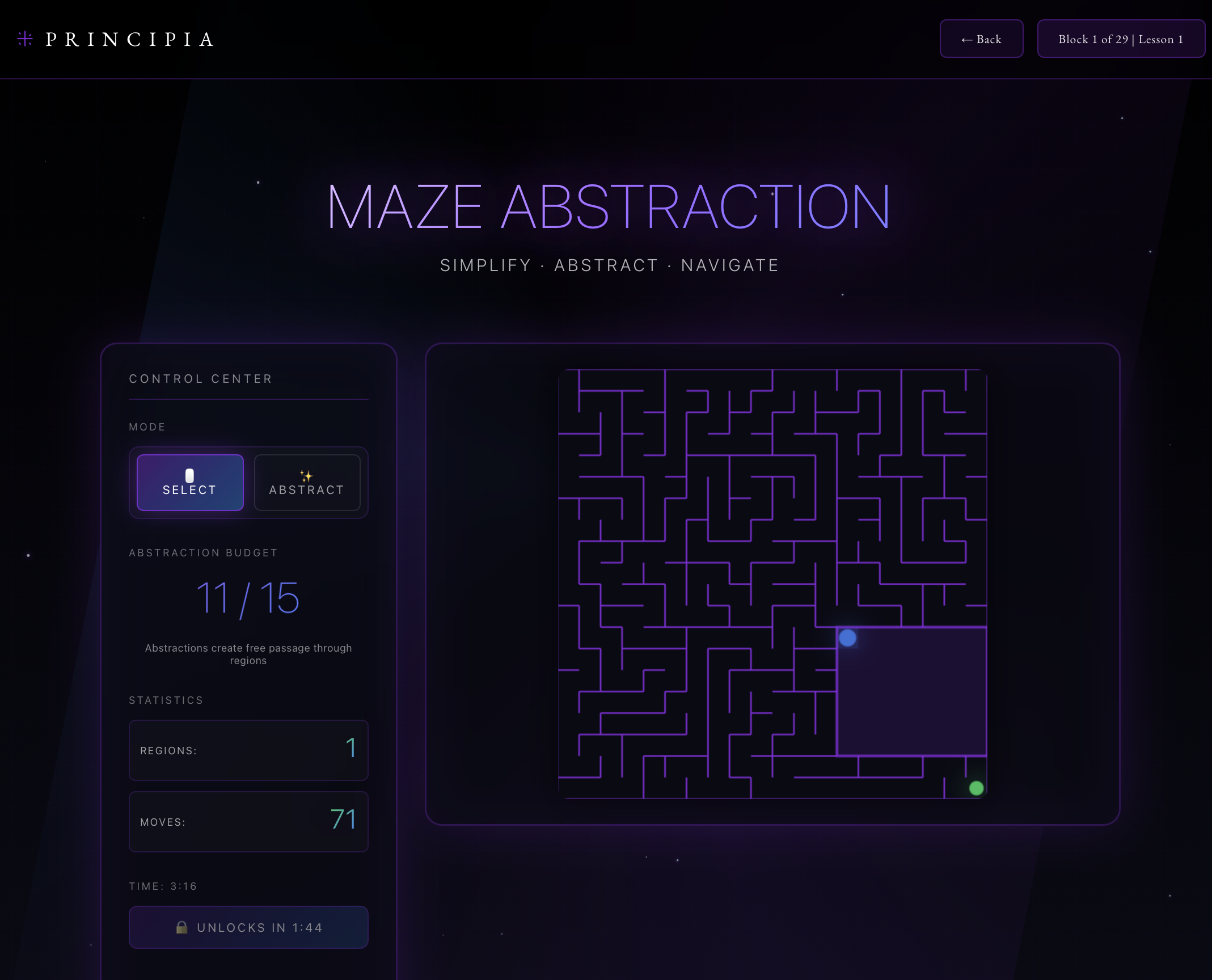Click the lock icon in the unlock timer
Viewport: 1212px width, 980px height.
tap(182, 927)
